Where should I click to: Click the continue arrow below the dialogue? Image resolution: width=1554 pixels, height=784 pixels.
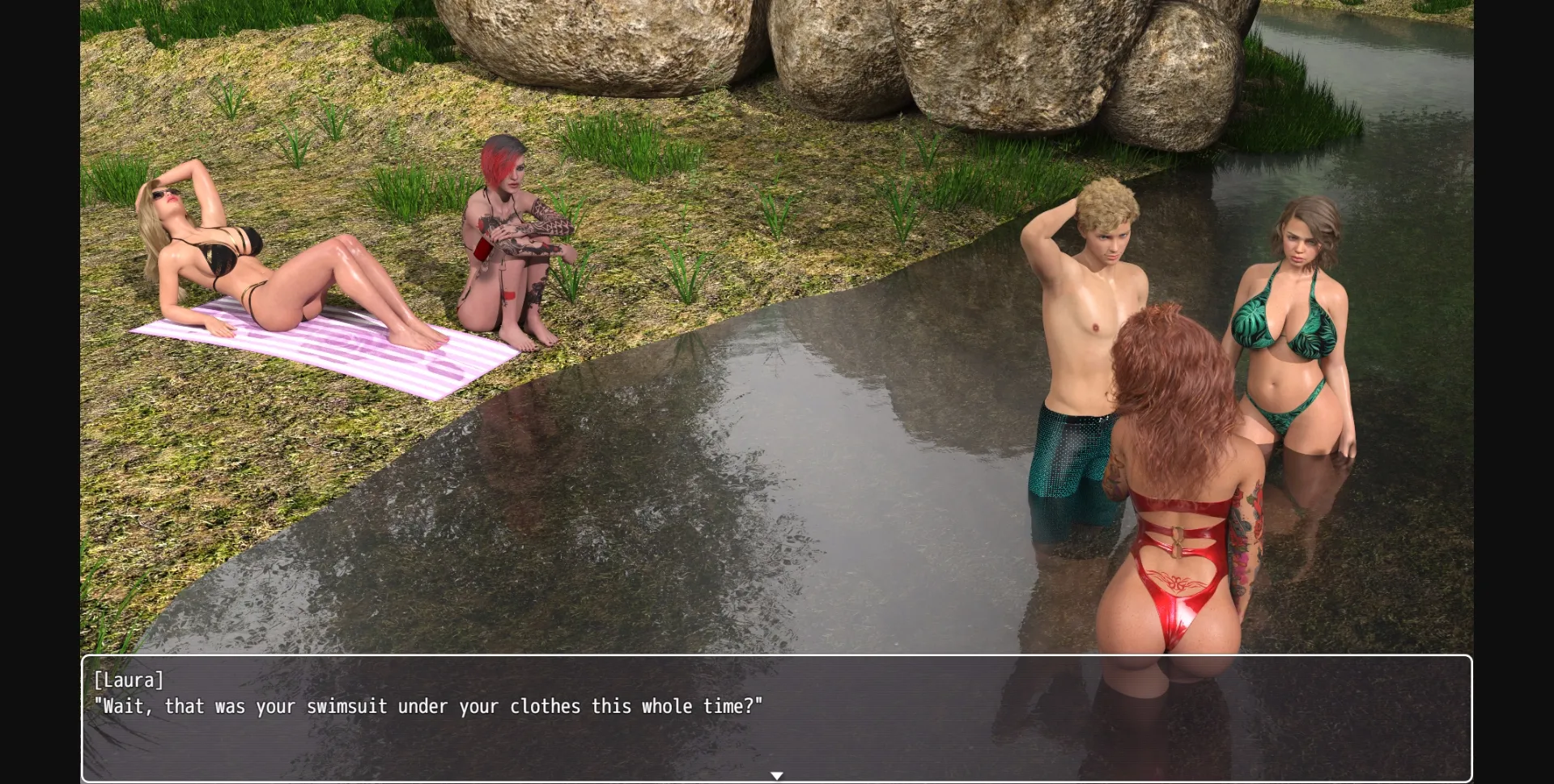tap(776, 774)
